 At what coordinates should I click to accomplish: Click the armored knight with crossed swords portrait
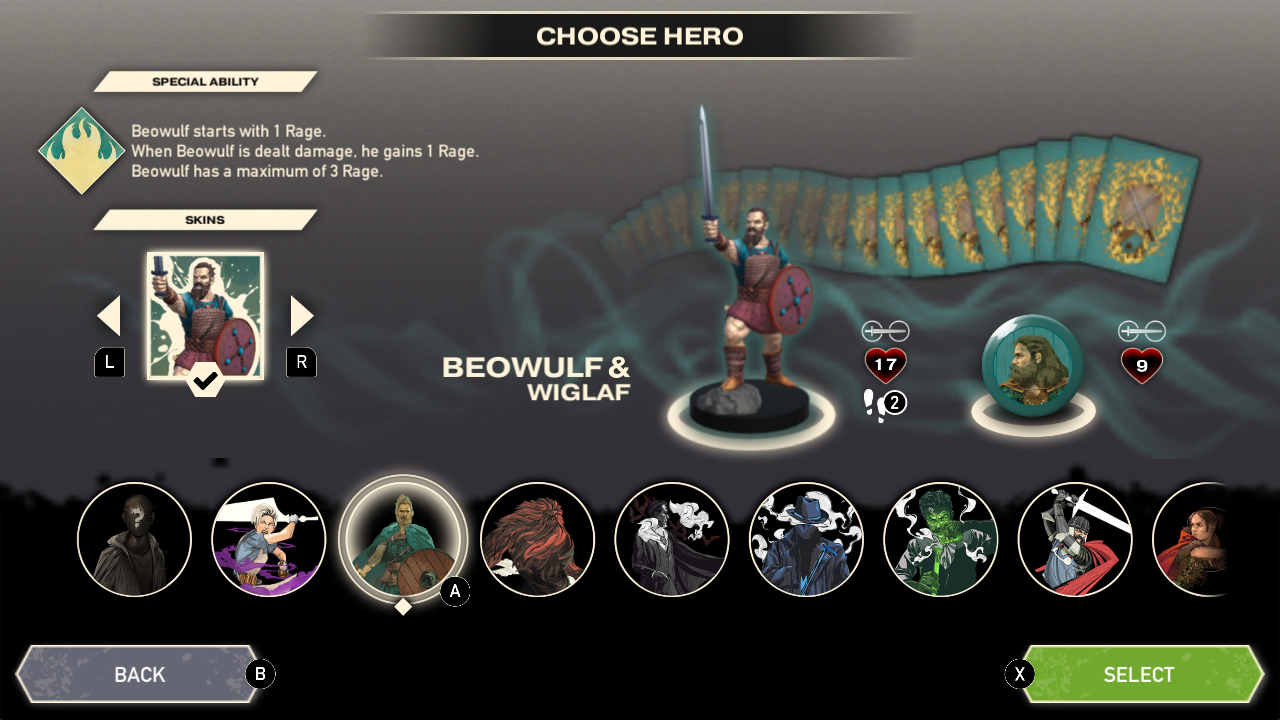1075,540
